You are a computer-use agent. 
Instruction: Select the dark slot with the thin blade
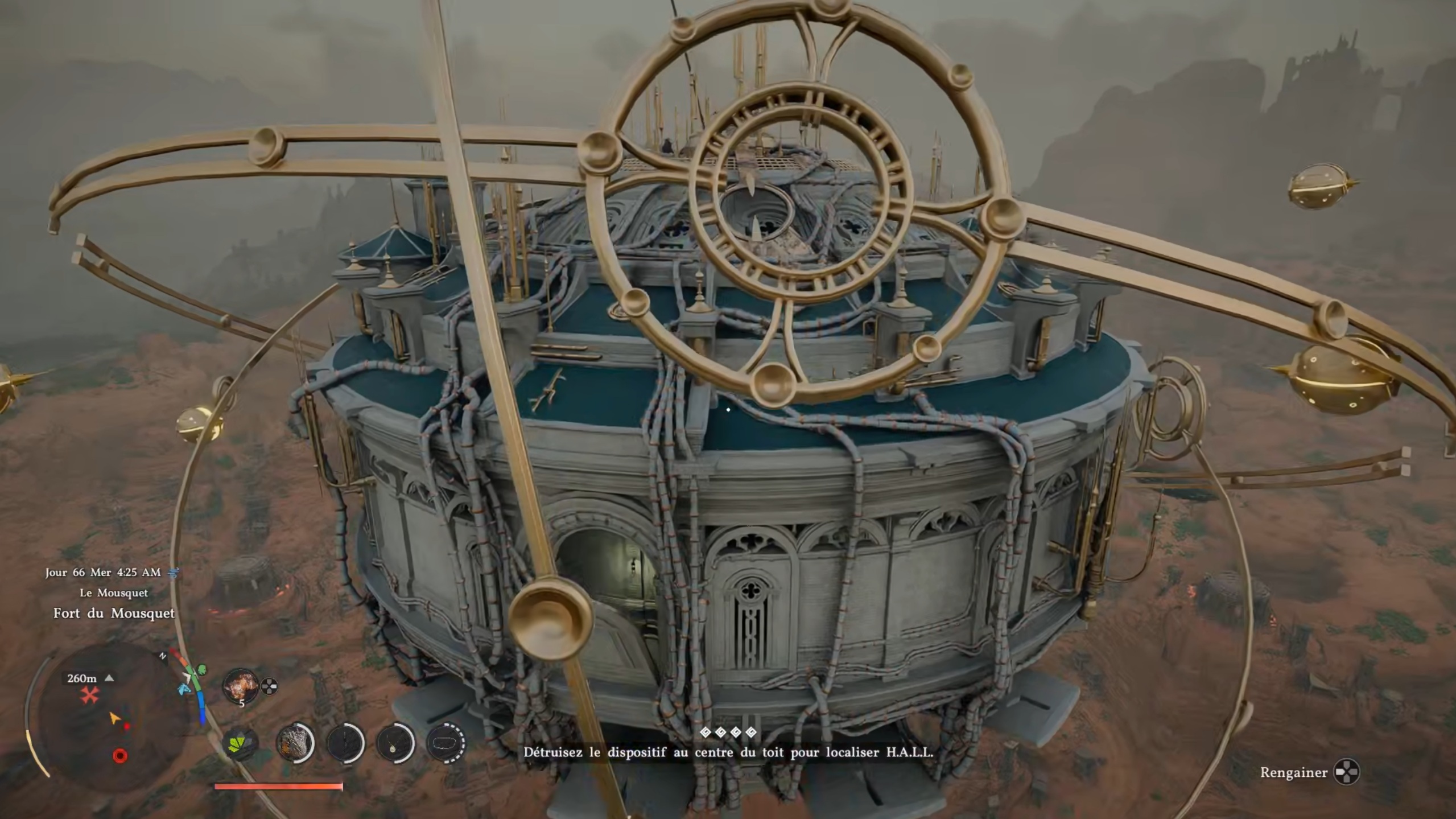point(345,743)
